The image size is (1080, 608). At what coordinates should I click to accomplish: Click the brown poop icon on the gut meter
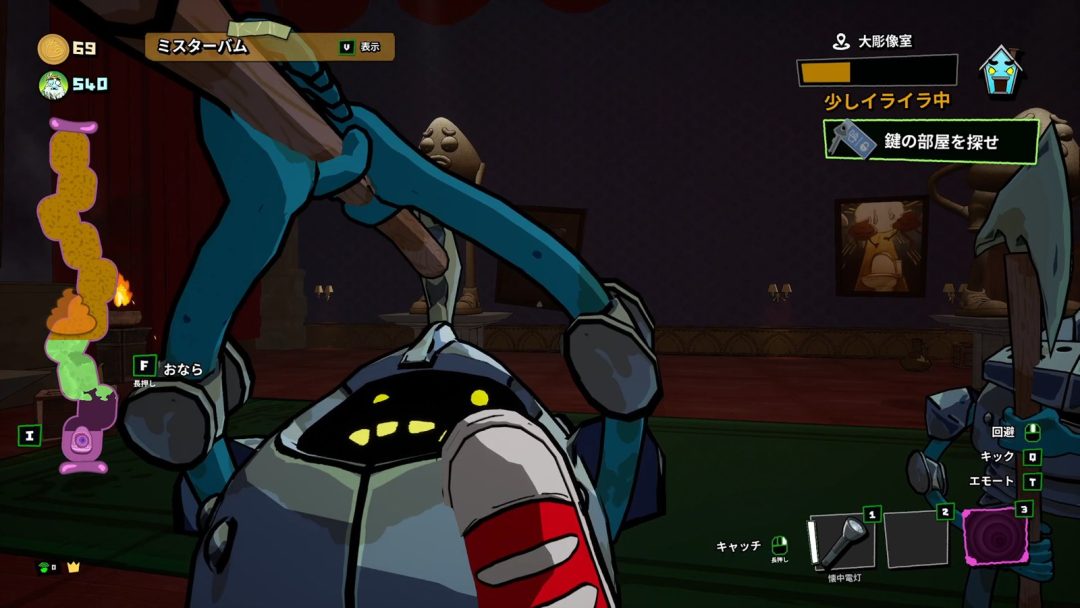pyautogui.click(x=69, y=312)
